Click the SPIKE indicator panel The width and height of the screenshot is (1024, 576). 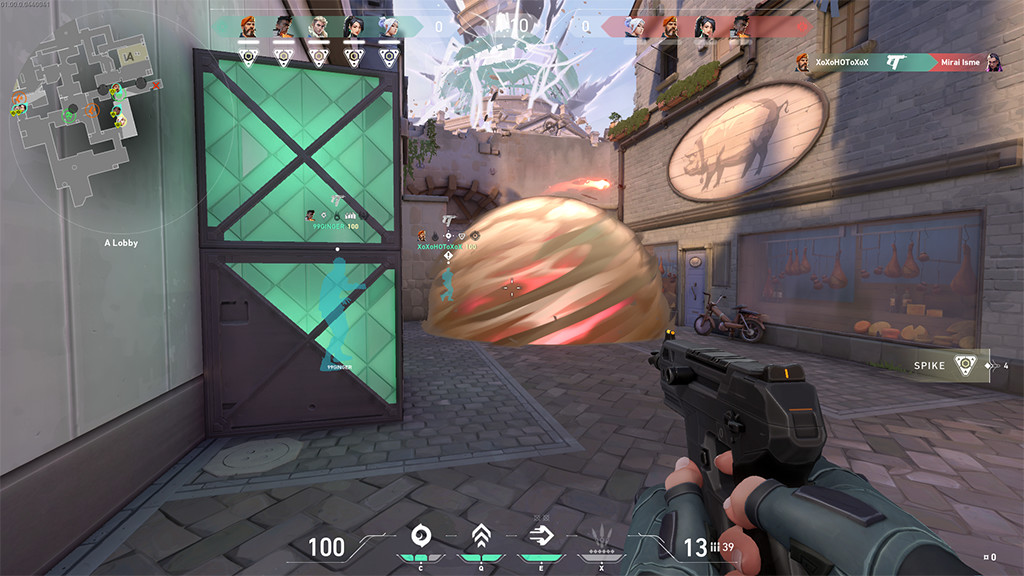tap(950, 365)
